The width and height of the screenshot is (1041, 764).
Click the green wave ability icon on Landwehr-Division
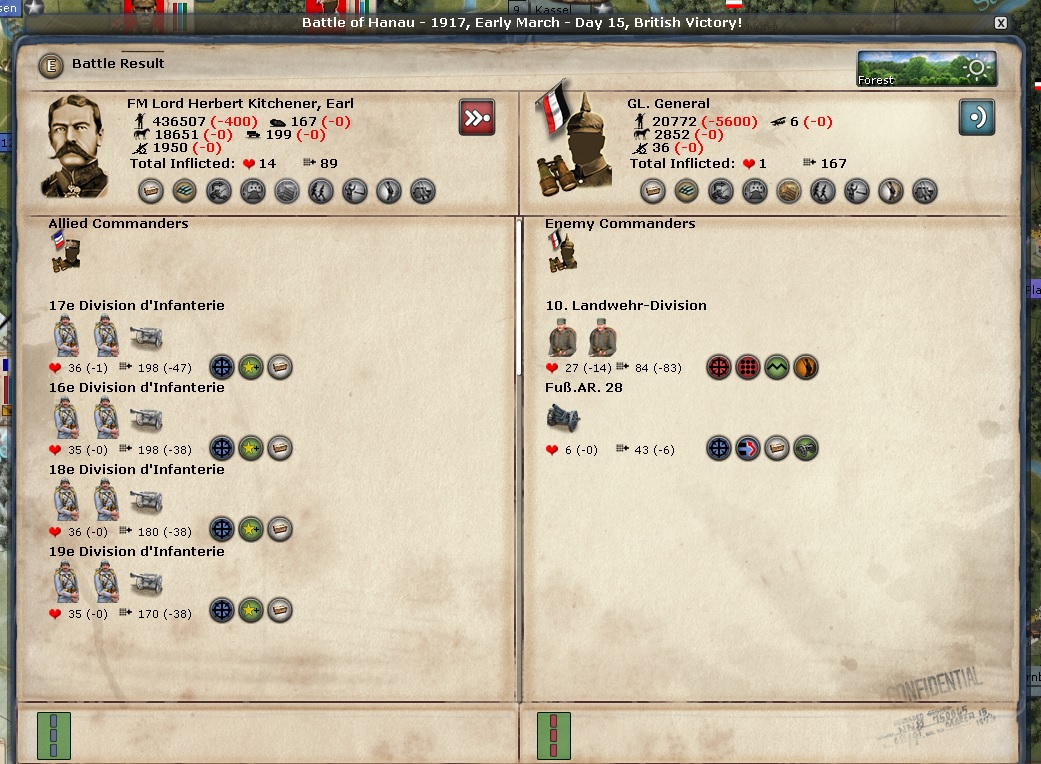tap(777, 367)
